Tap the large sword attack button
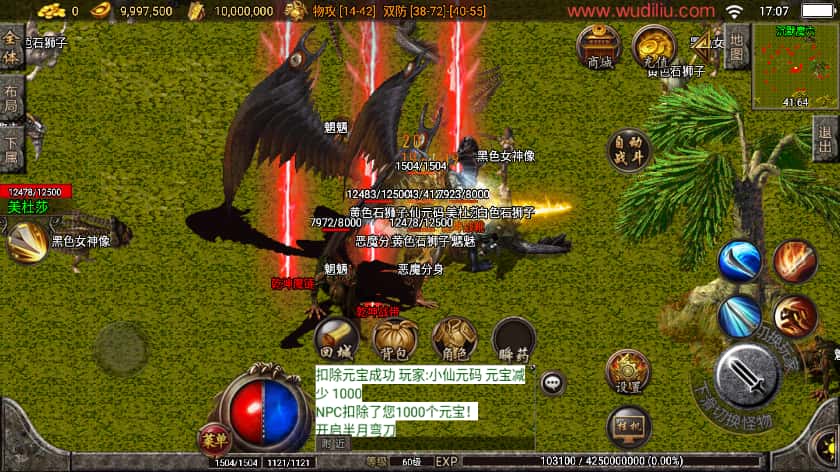The image size is (840, 472). [x=750, y=376]
